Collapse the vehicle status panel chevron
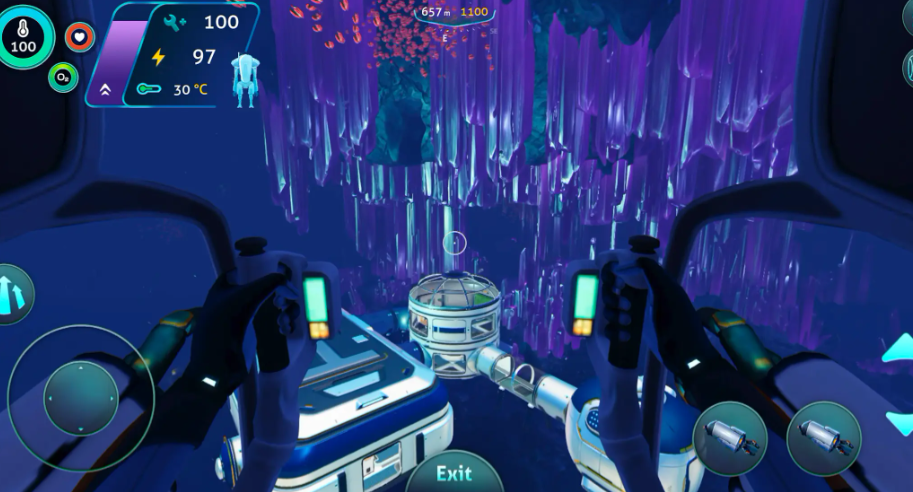The height and width of the screenshot is (492, 913). 105,90
